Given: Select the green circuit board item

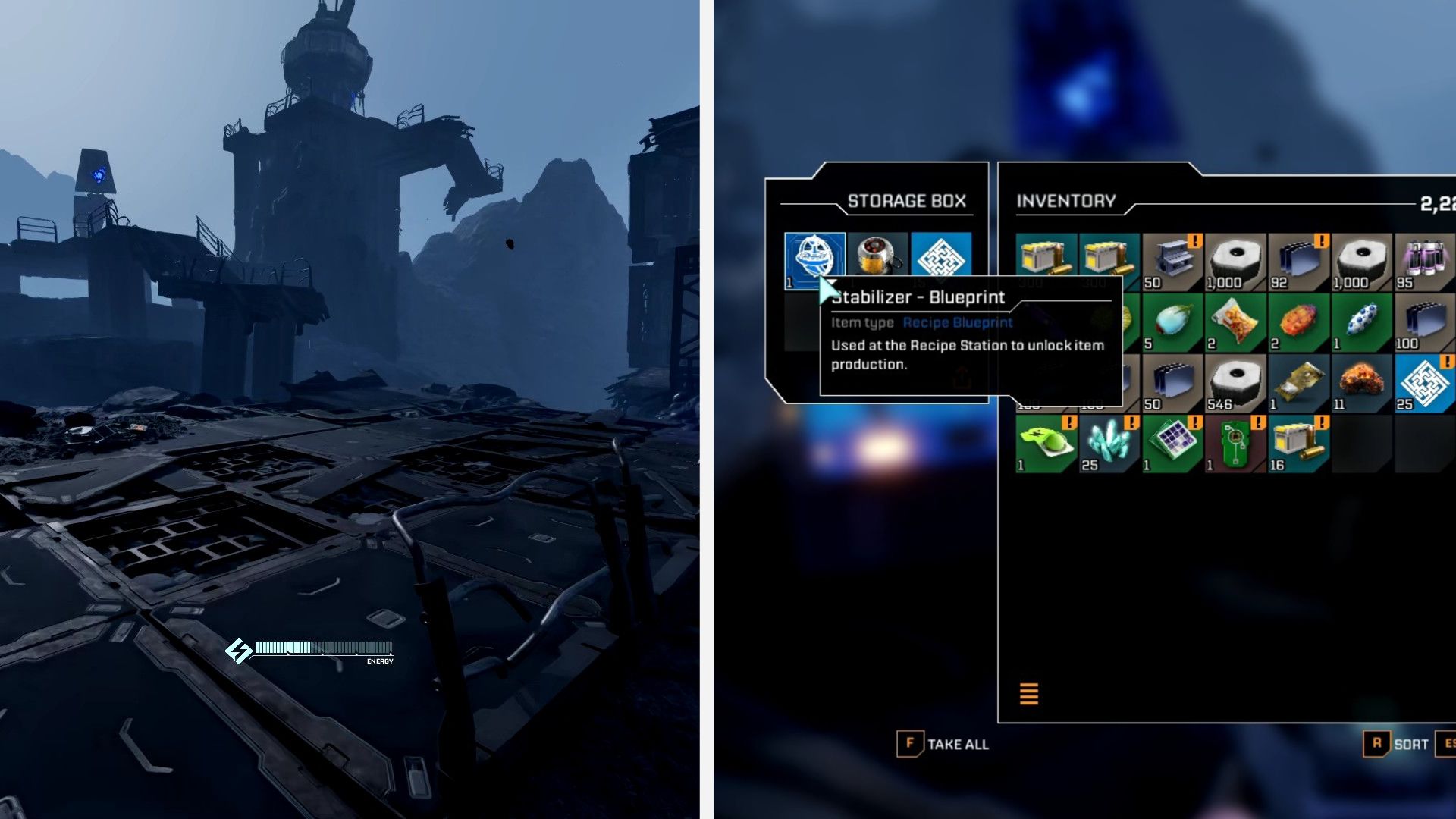Looking at the screenshot, I should click(1235, 444).
